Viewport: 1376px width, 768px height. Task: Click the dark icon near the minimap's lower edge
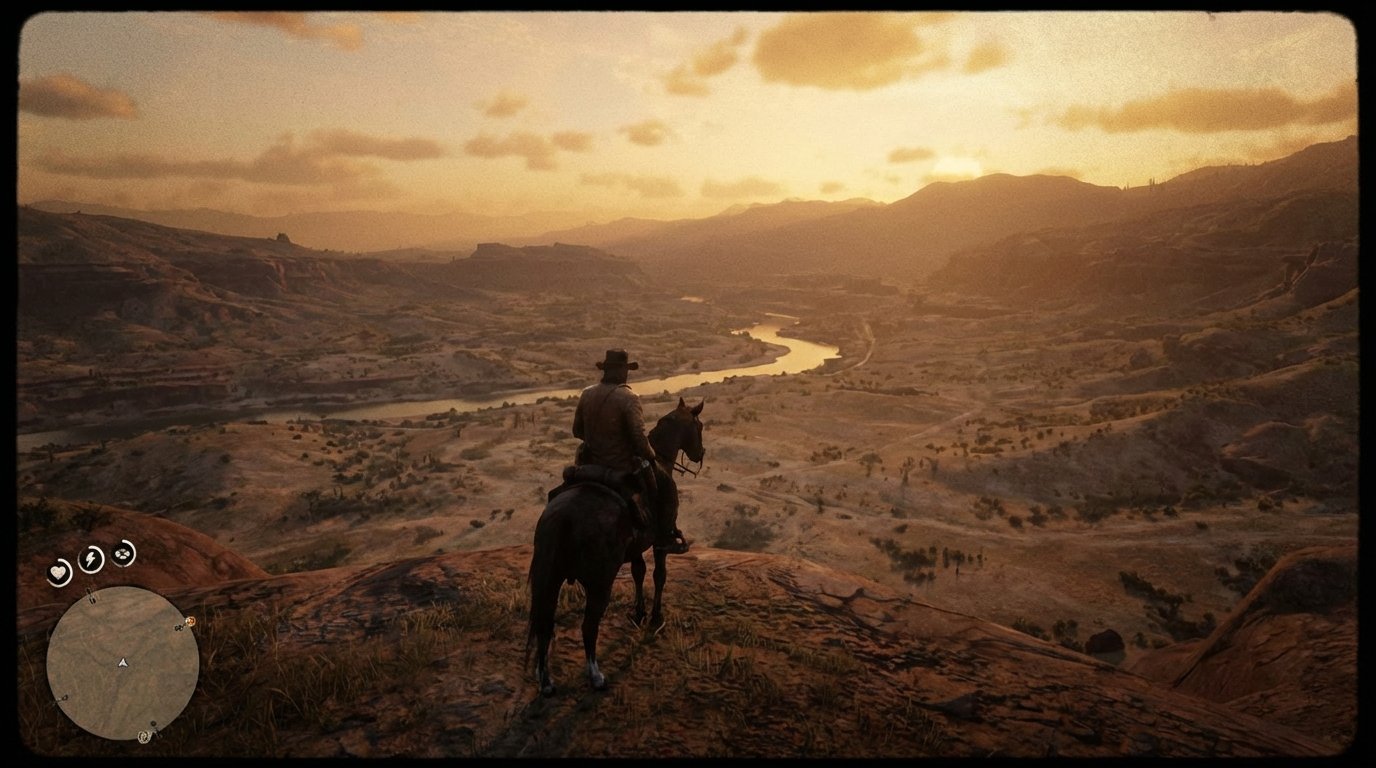pyautogui.click(x=155, y=724)
